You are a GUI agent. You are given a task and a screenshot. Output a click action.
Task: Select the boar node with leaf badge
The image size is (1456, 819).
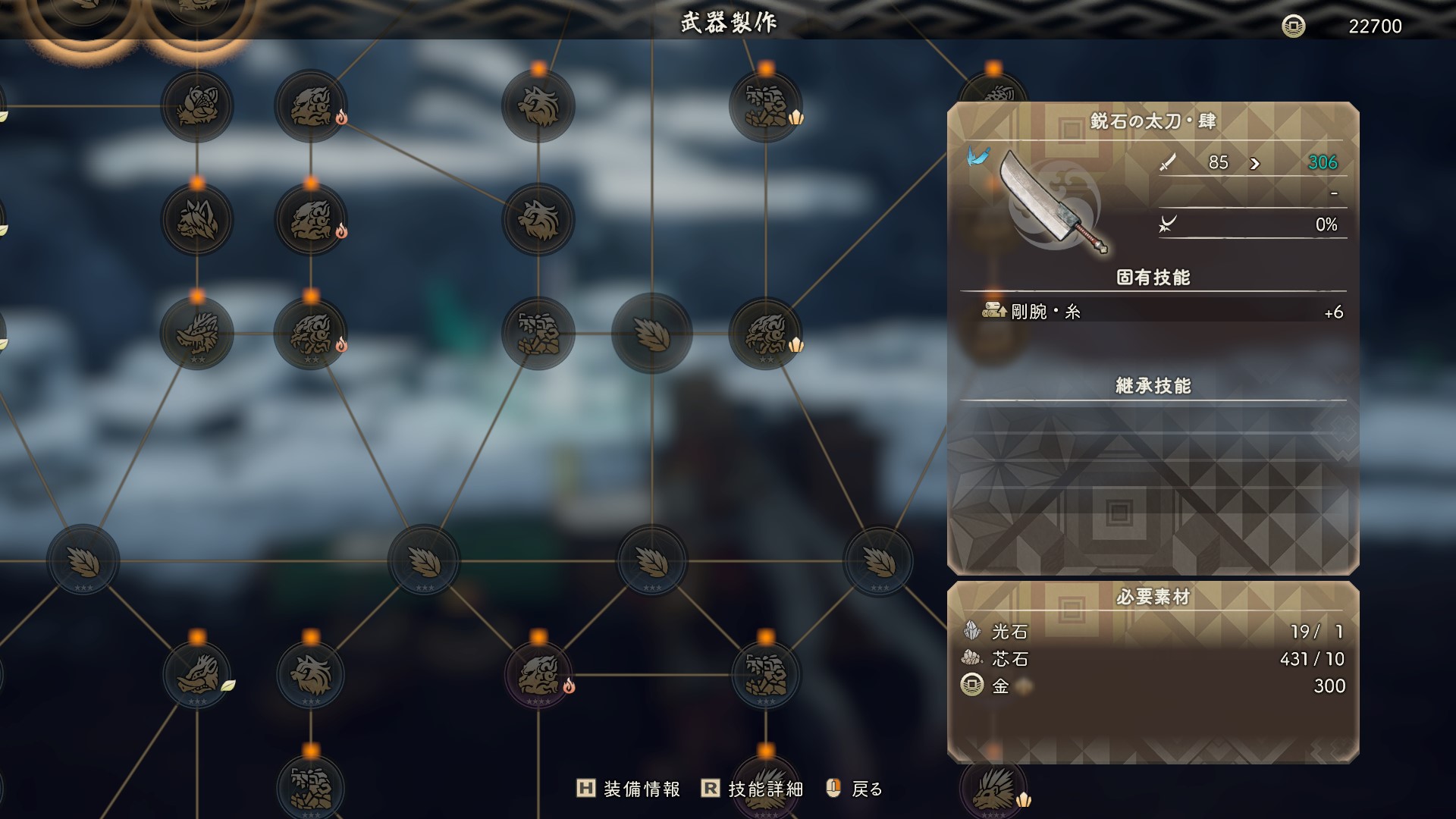[197, 675]
